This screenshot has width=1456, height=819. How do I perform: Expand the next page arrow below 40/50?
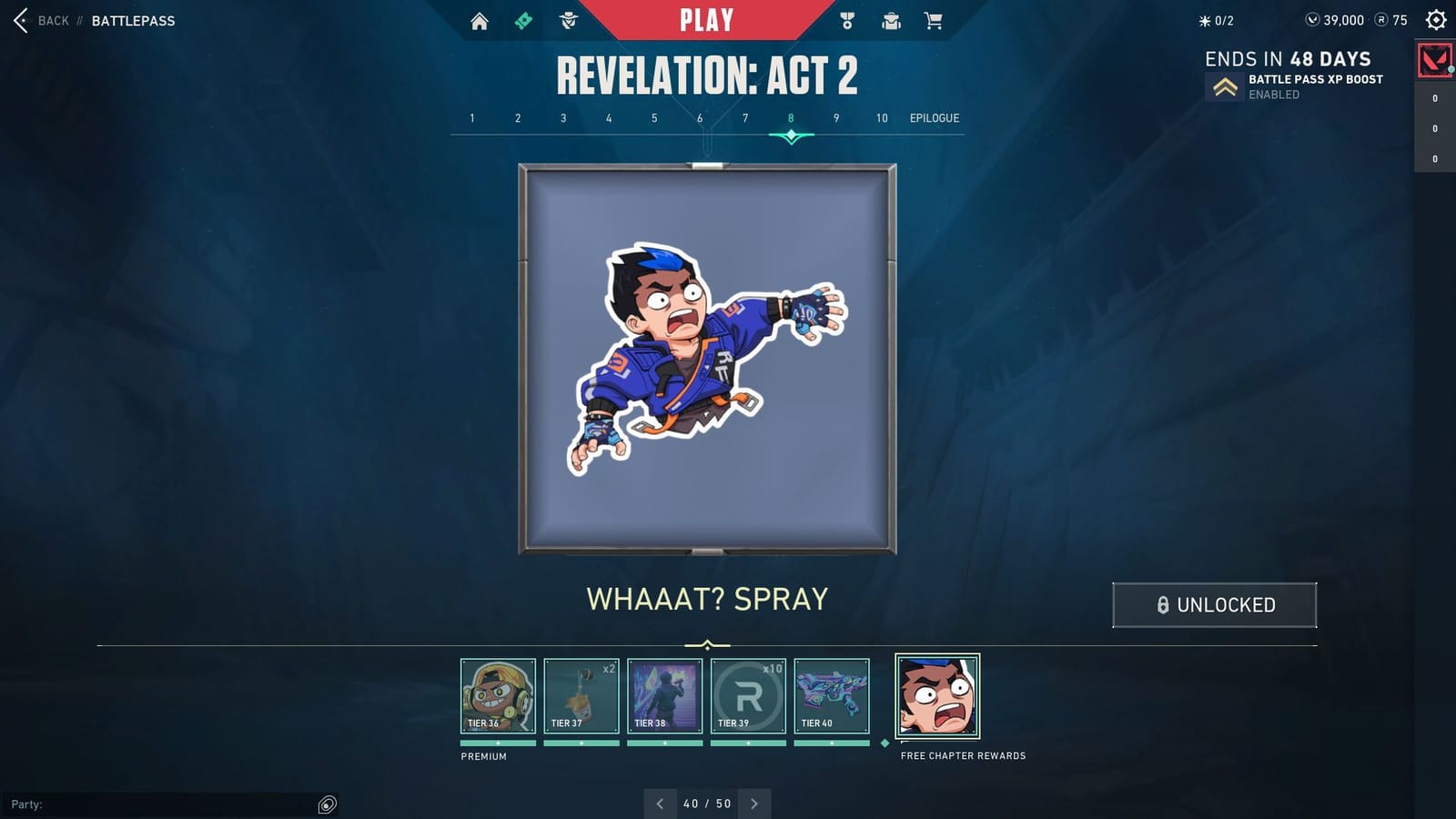click(754, 804)
